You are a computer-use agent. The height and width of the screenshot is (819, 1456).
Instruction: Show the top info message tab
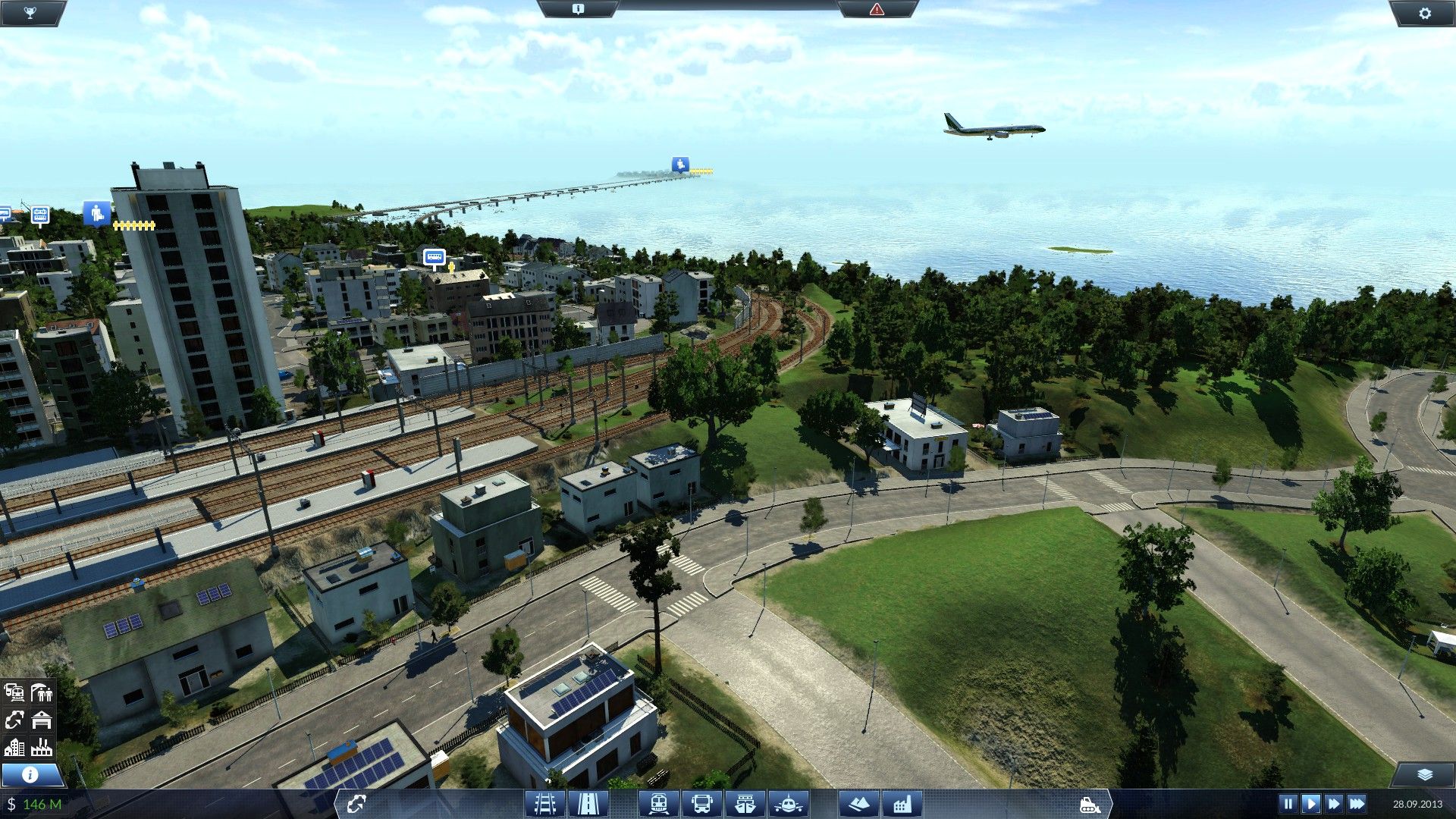point(578,9)
